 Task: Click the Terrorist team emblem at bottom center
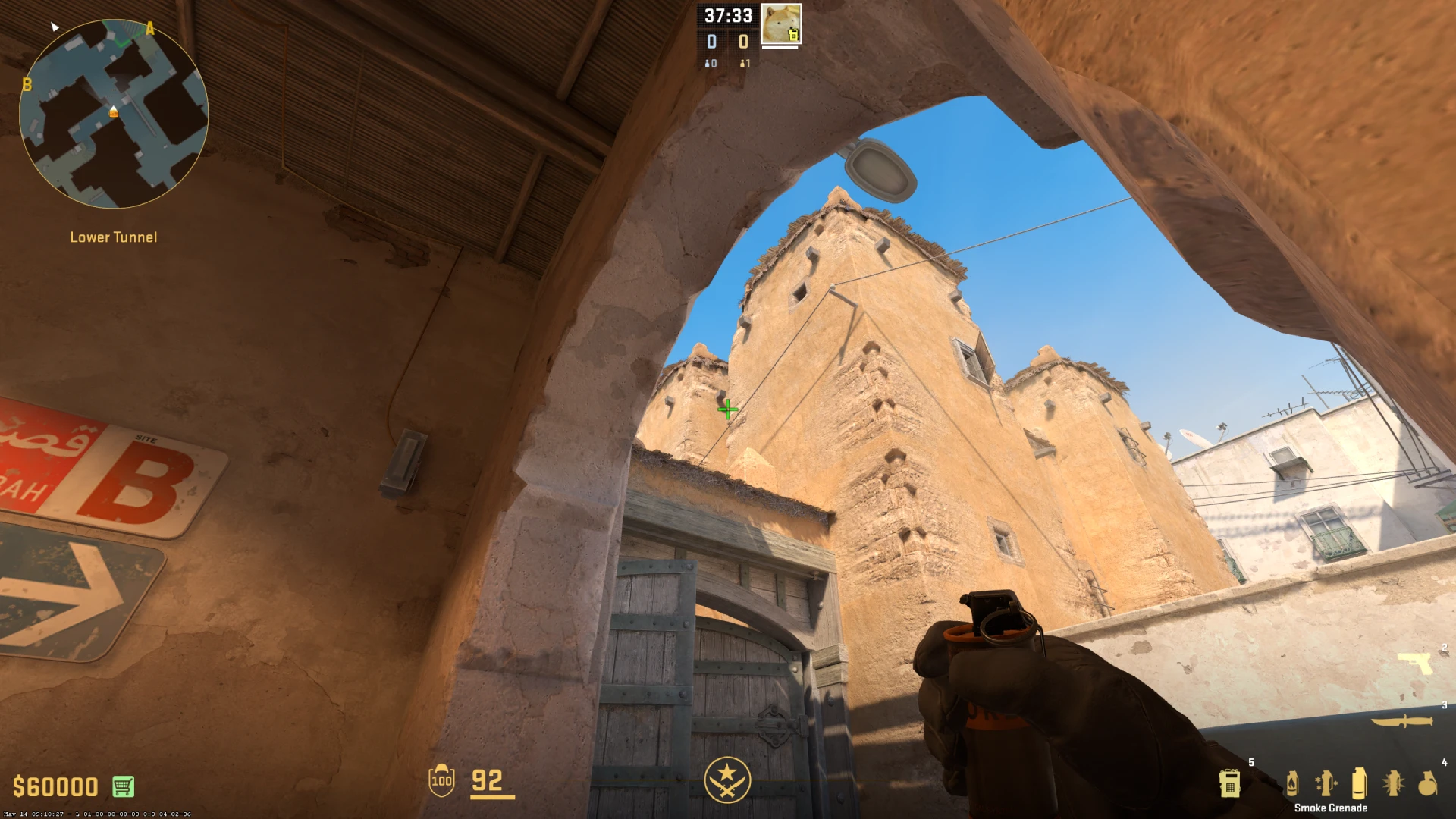[x=728, y=780]
